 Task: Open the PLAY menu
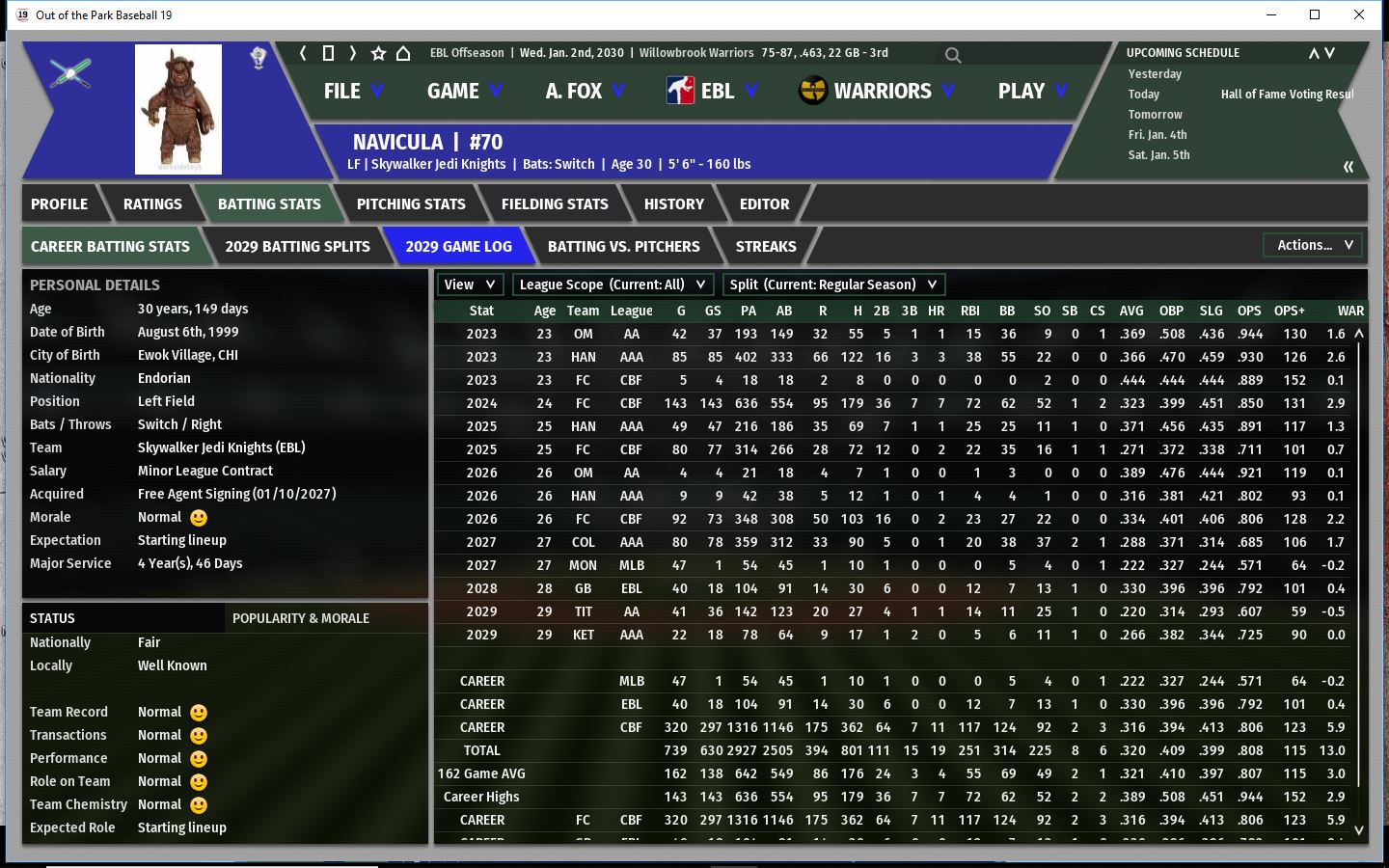tap(1032, 92)
